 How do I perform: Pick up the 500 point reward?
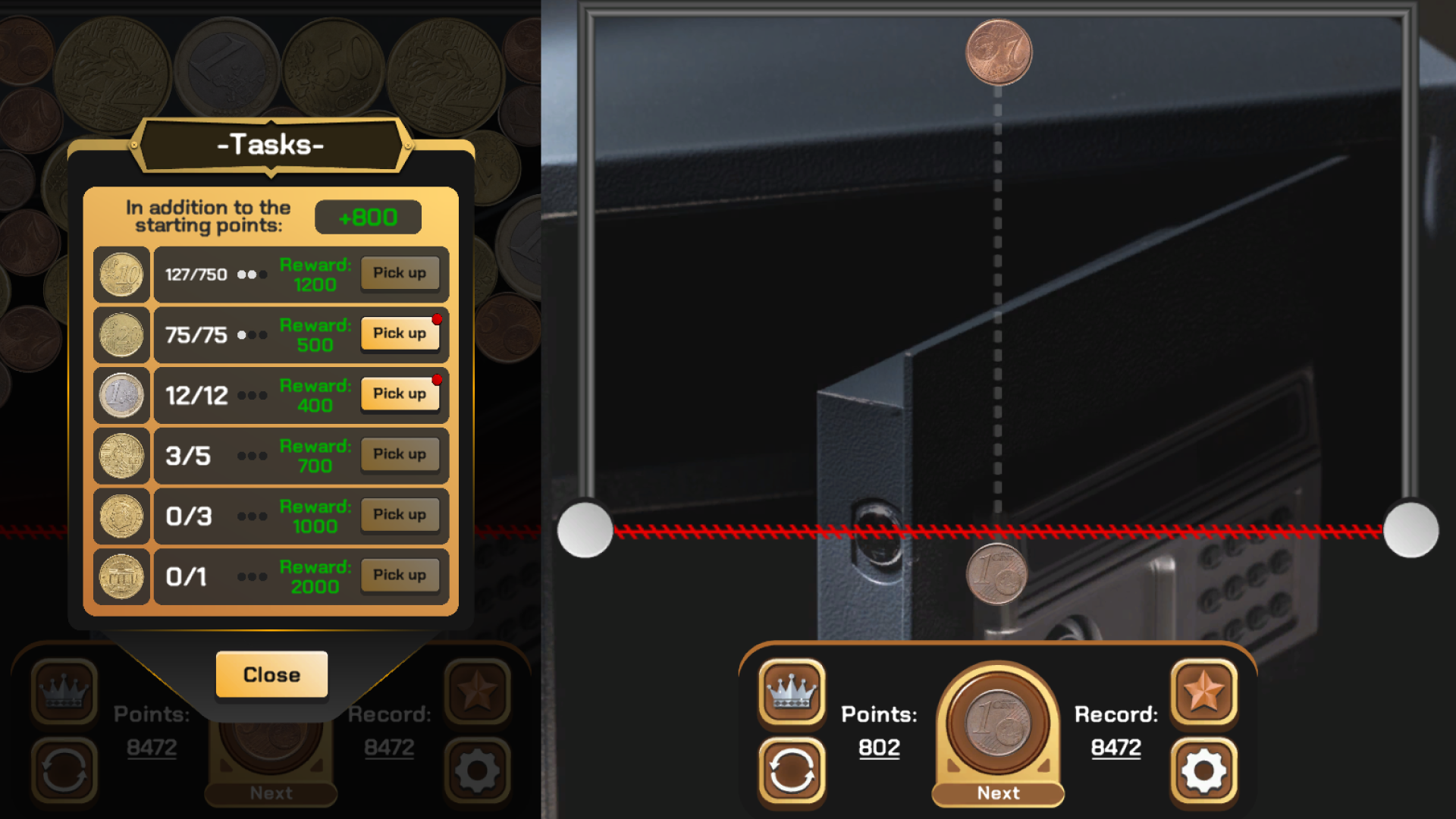(x=400, y=333)
